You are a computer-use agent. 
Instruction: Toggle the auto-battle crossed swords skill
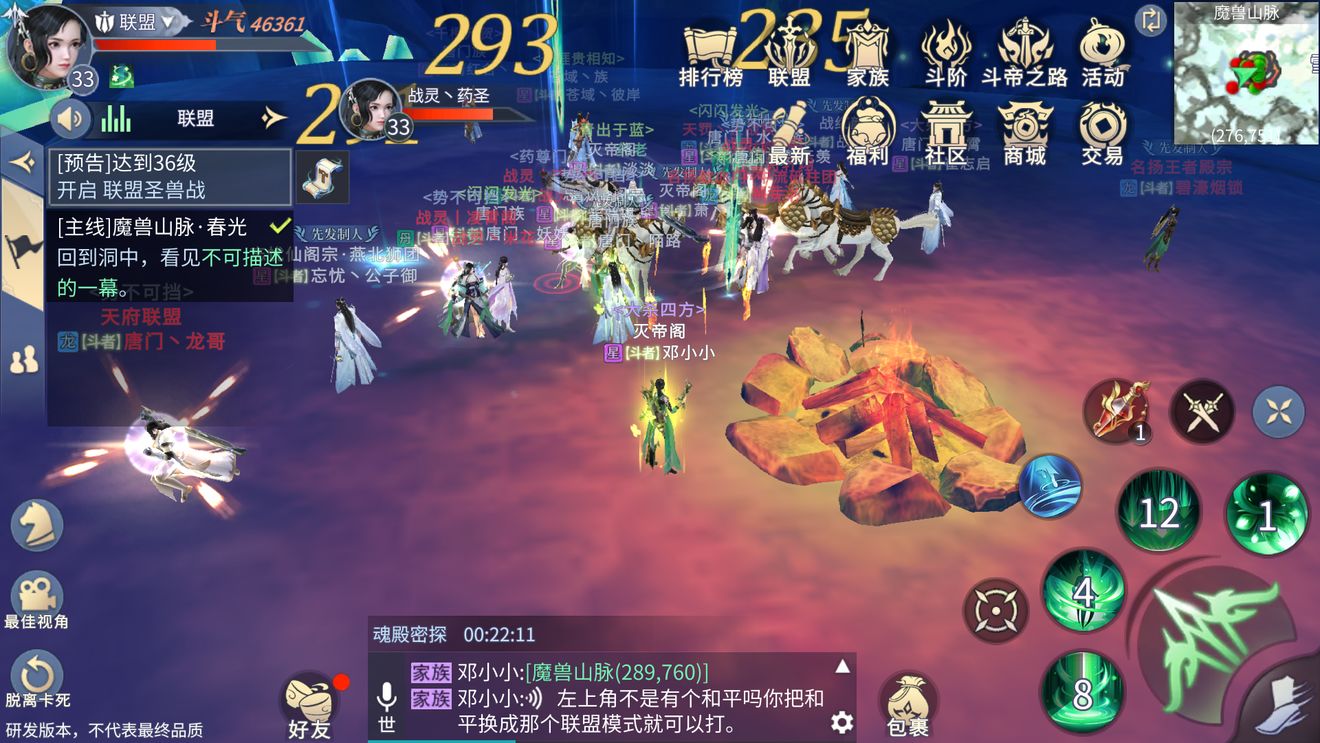pos(1202,410)
